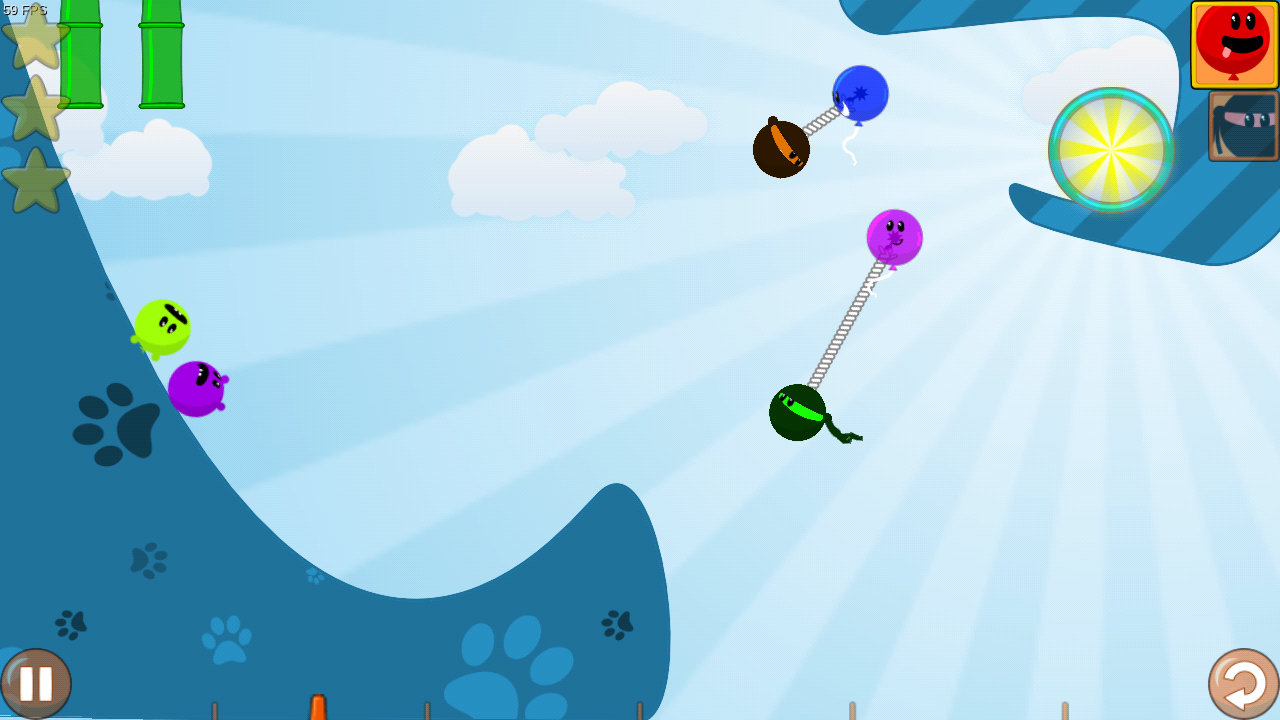Select the middle star on the left
This screenshot has width=1280, height=720.
point(35,113)
